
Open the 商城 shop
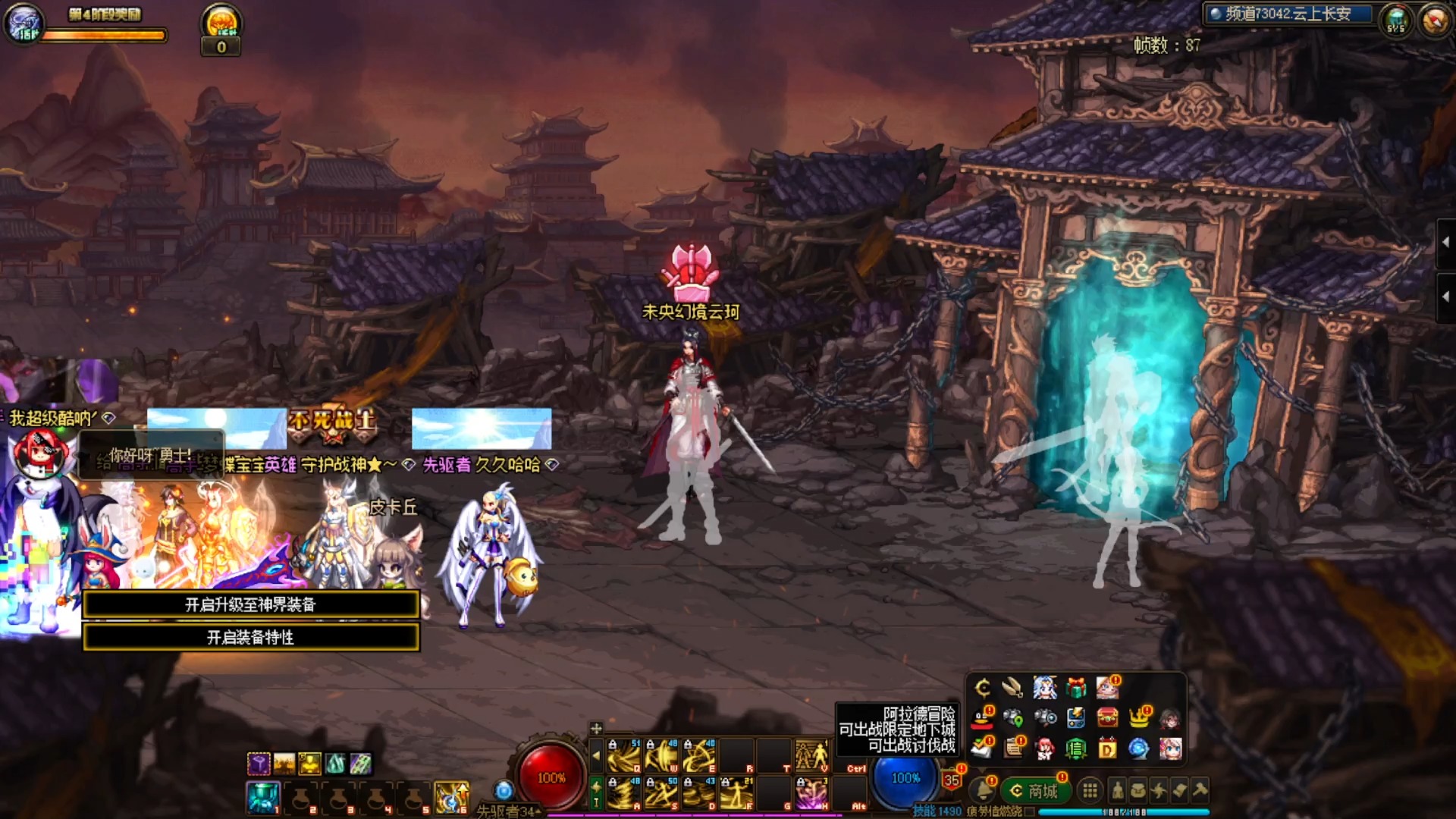pyautogui.click(x=1034, y=791)
